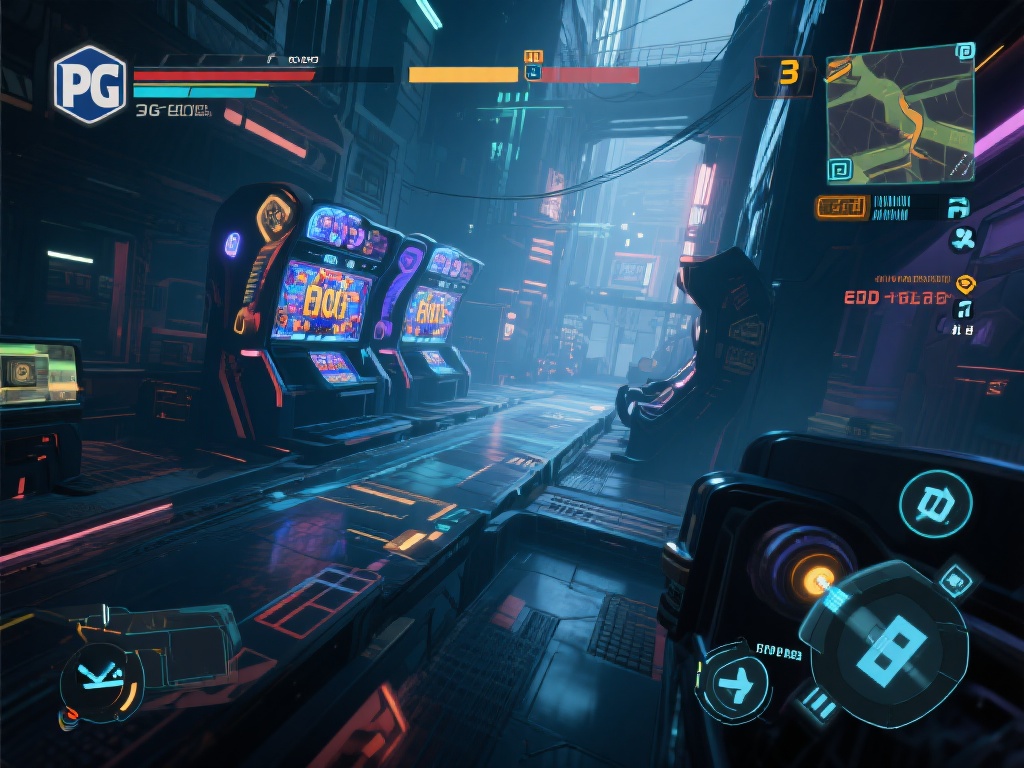
Task: Tap the large round button on the gadget
Action: (935, 504)
